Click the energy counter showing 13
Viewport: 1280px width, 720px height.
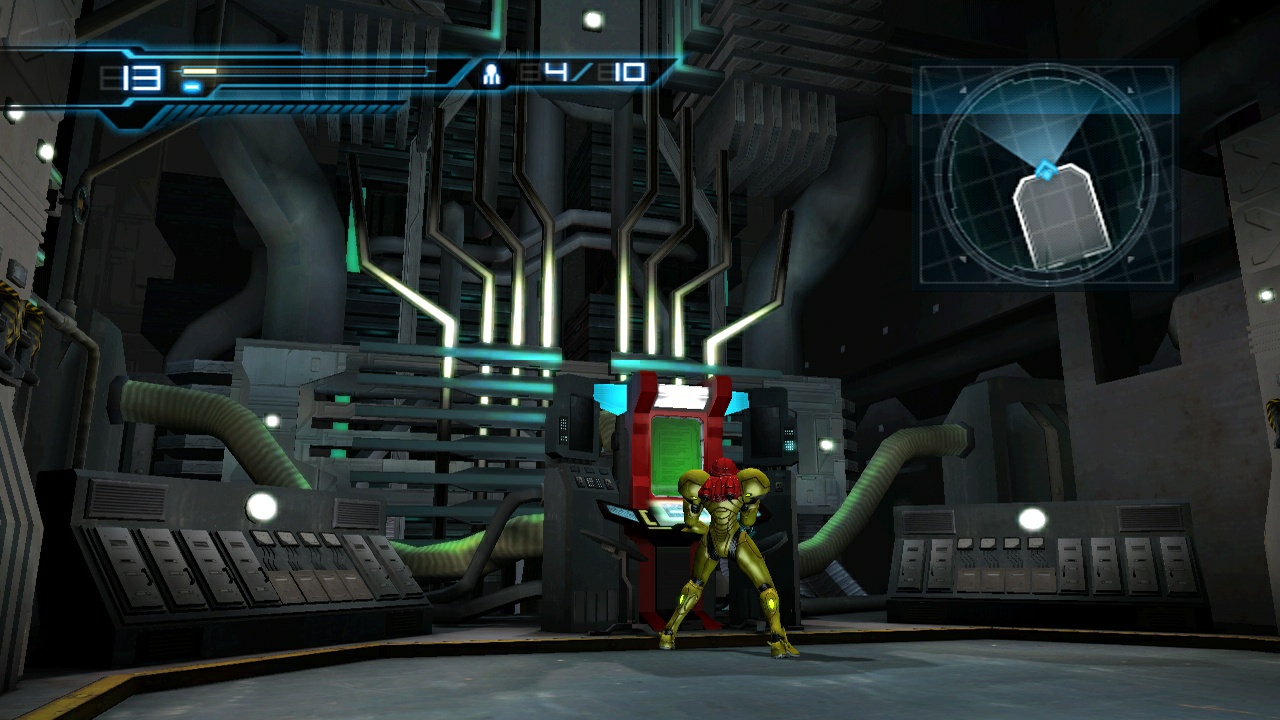click(137, 75)
